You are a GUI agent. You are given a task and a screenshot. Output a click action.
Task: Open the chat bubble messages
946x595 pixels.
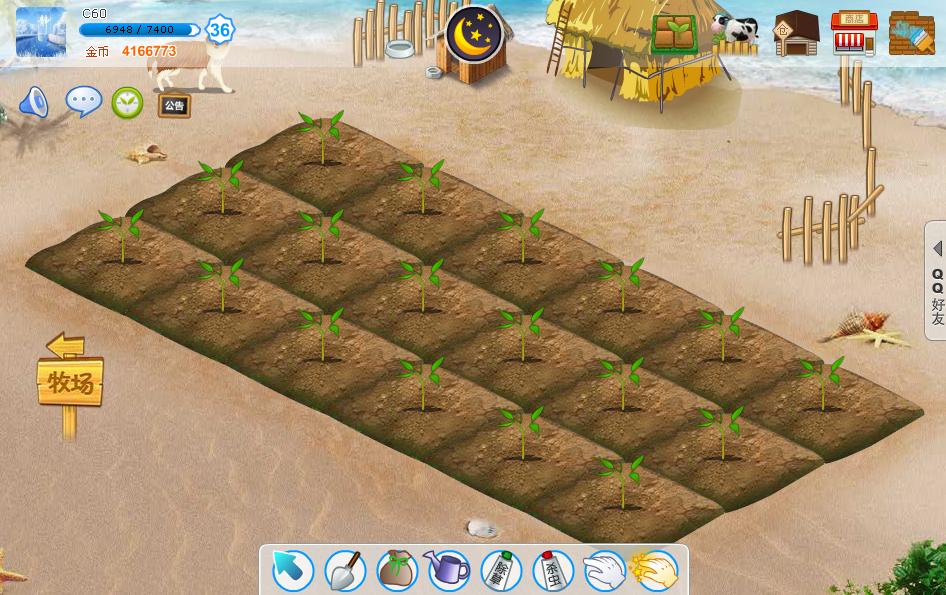(x=83, y=101)
